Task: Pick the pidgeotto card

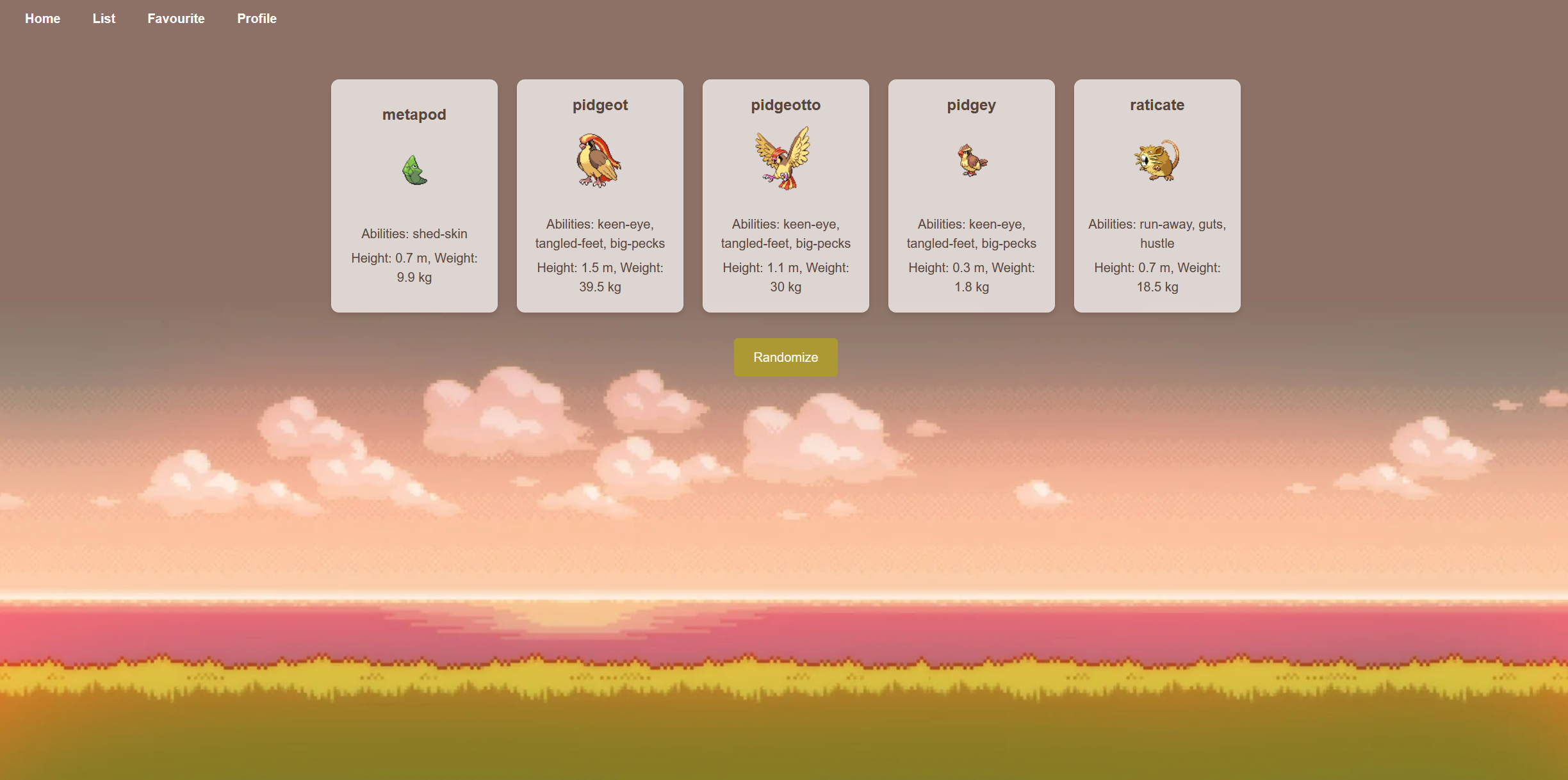Action: pyautogui.click(x=786, y=196)
